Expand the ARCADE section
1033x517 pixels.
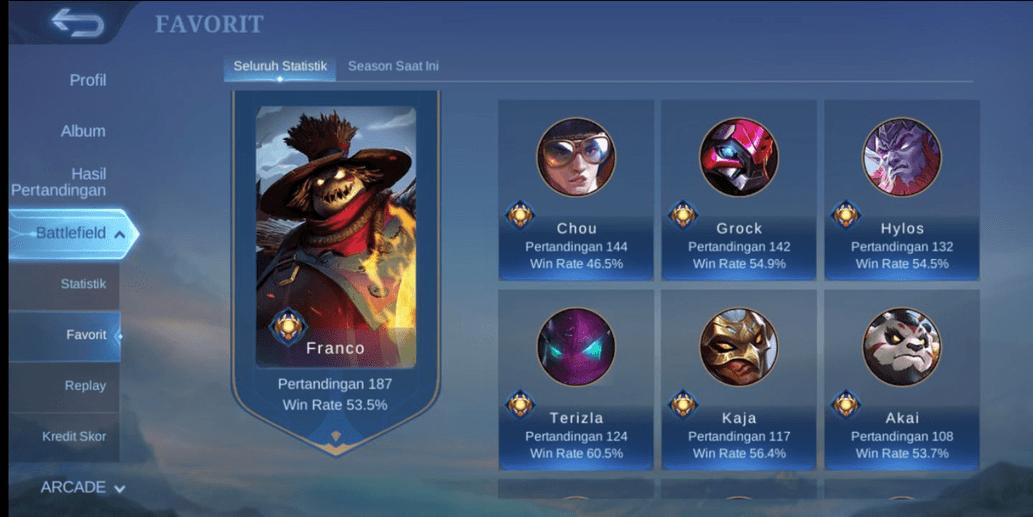(82, 487)
